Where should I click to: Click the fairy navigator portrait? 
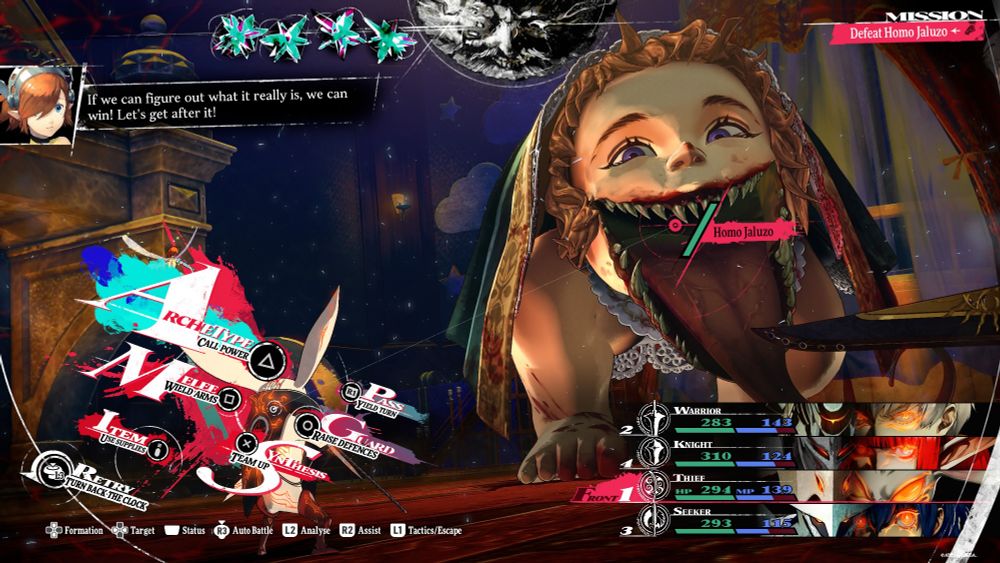pos(37,104)
